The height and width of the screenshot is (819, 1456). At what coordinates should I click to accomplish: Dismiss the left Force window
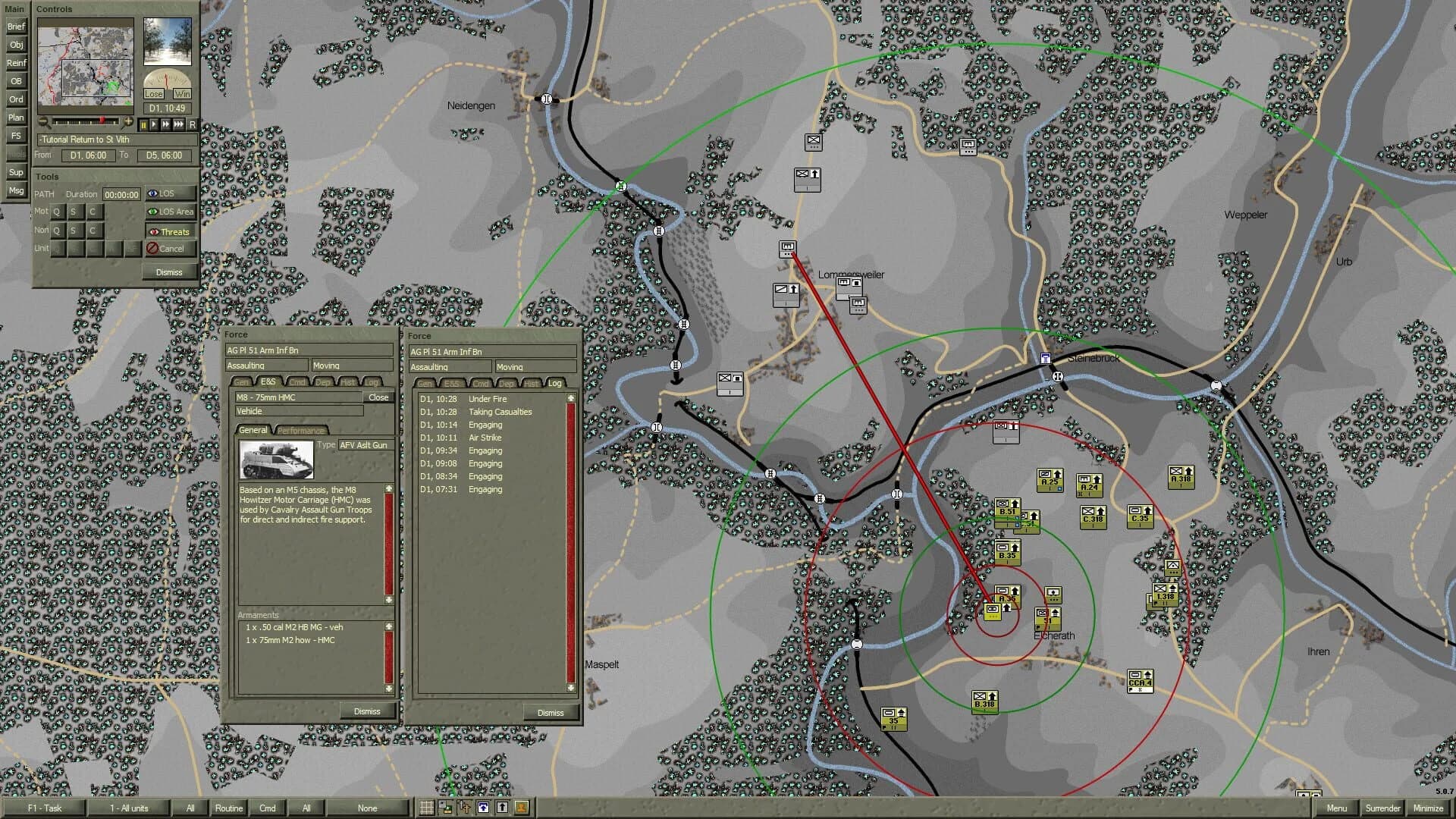369,711
